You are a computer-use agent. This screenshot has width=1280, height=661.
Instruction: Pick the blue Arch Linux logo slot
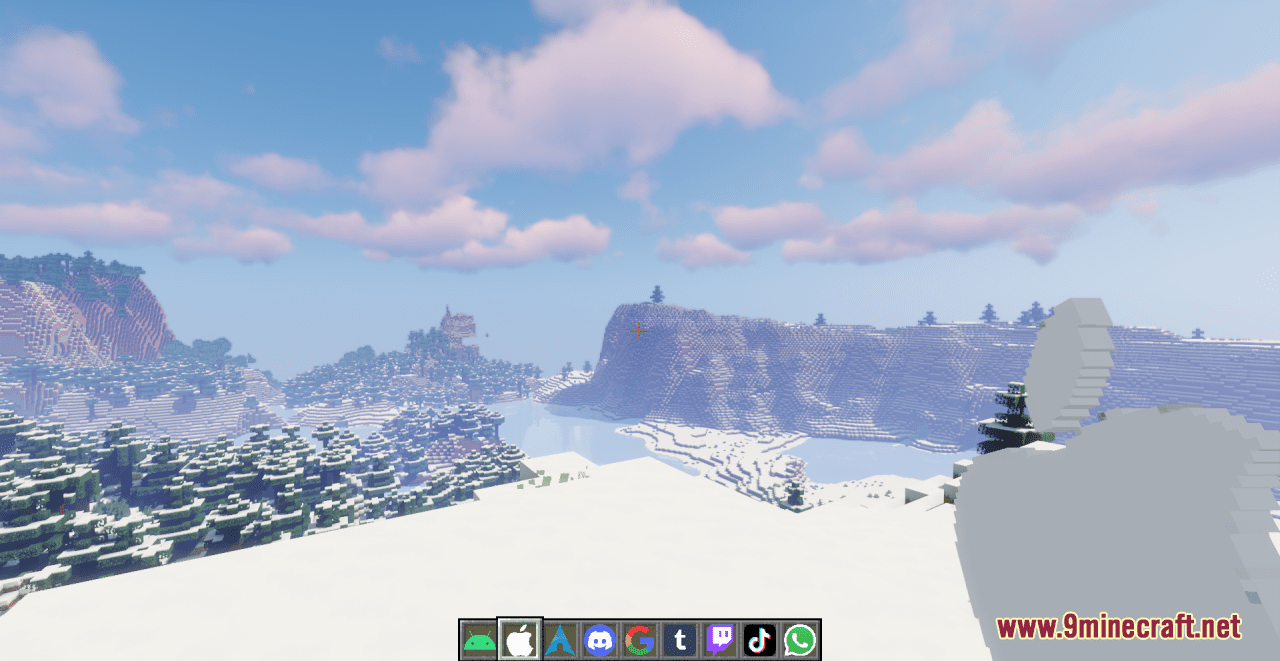[x=560, y=640]
